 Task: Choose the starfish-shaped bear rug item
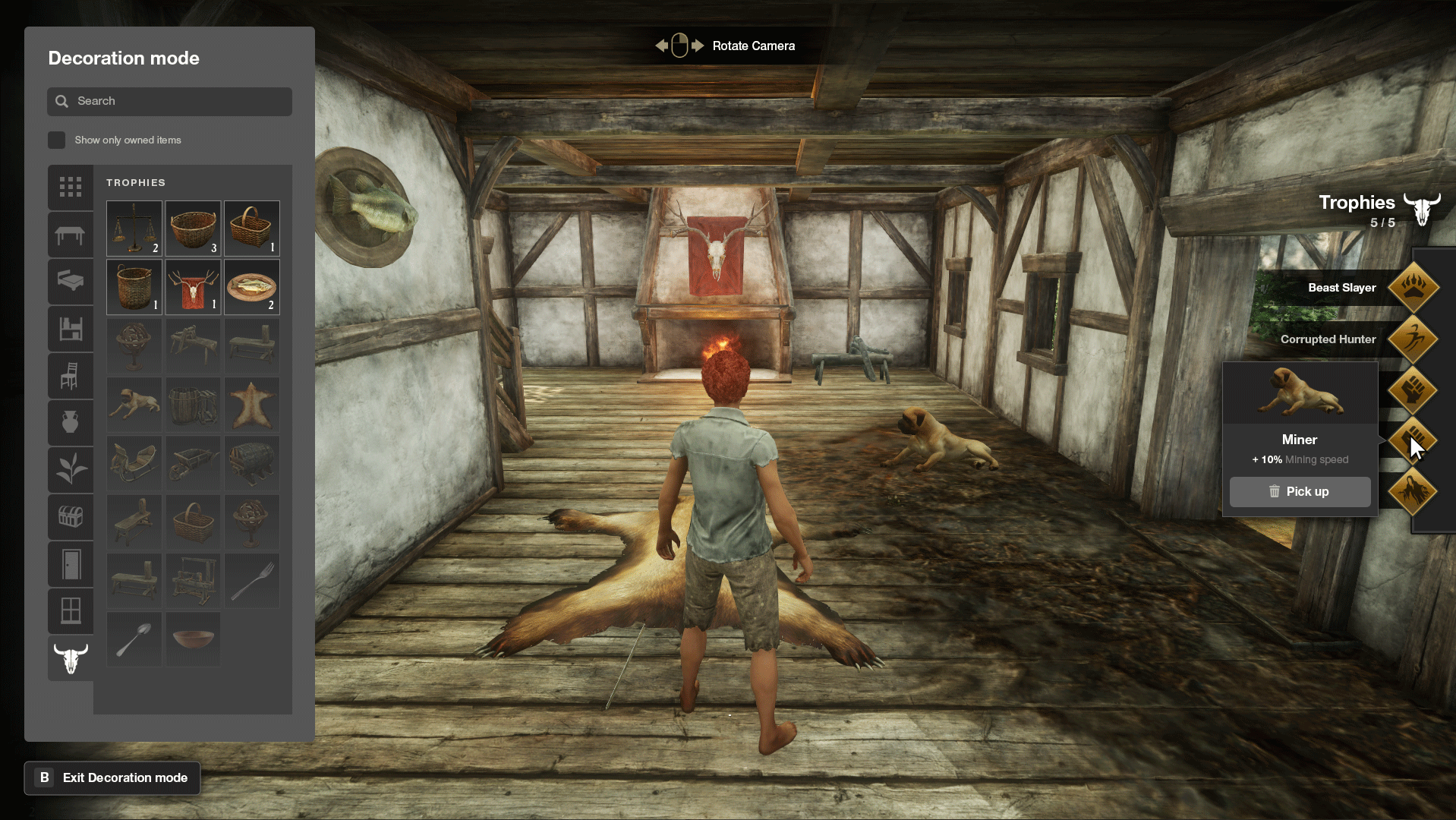click(x=252, y=404)
